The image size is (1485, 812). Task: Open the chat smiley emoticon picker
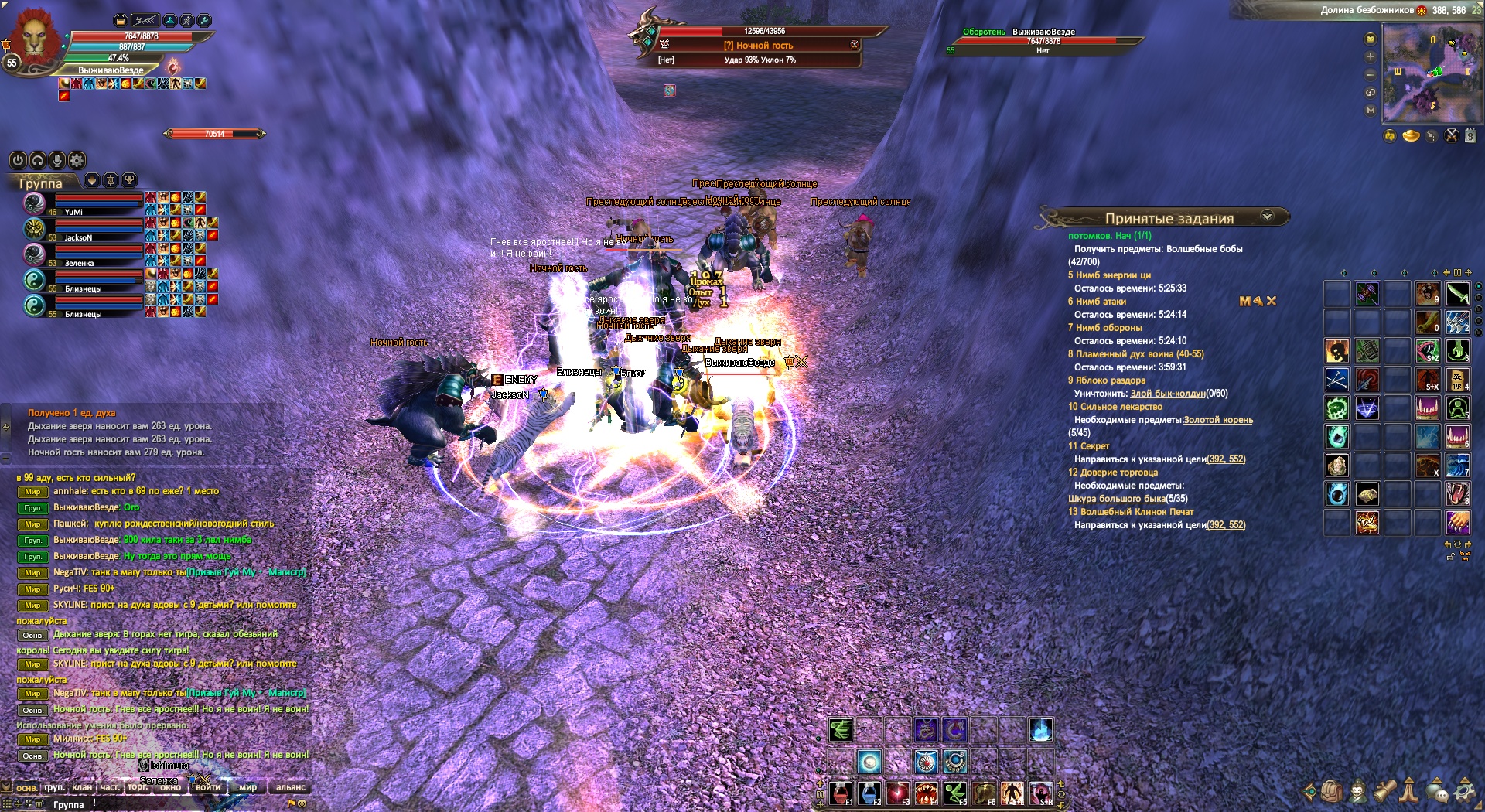[302, 803]
